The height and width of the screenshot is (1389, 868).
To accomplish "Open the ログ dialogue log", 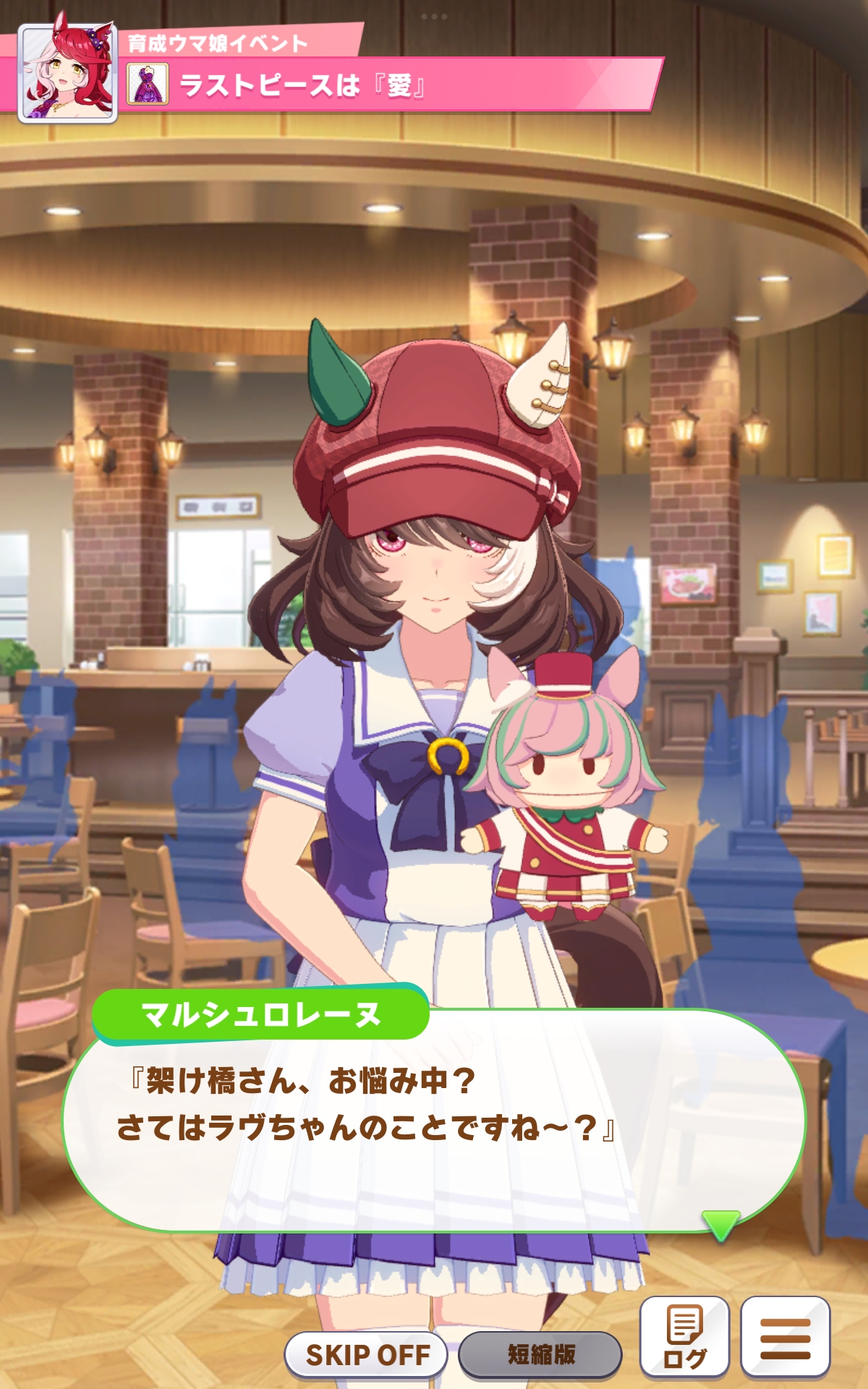I will [x=684, y=1337].
